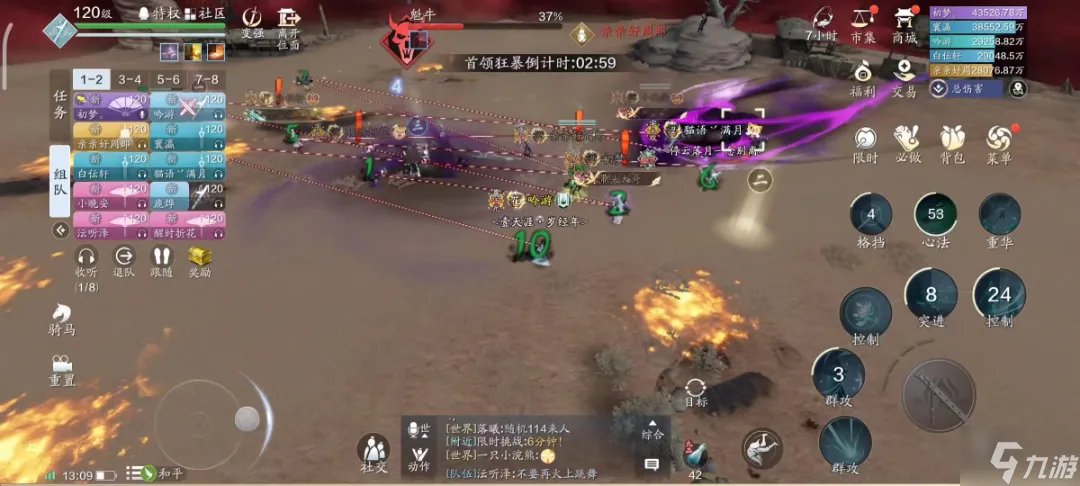Switch to party group 3-4 tab
The width and height of the screenshot is (1080, 486).
click(130, 79)
